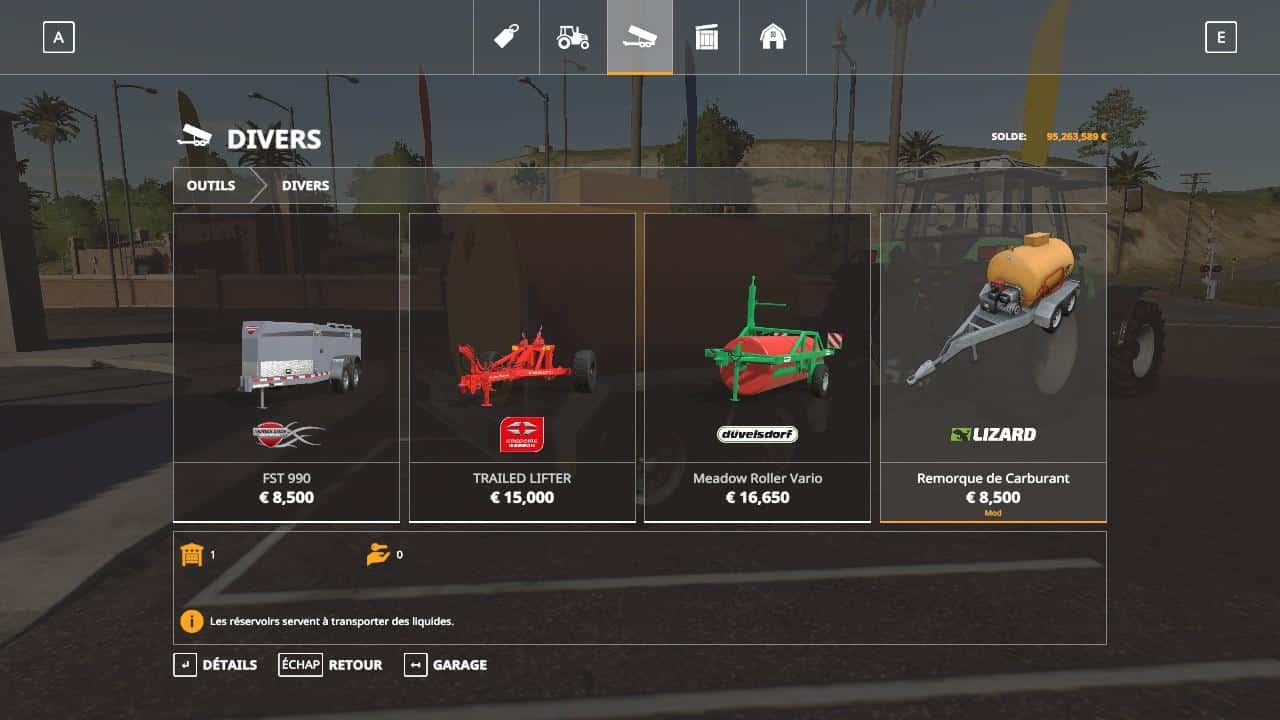The image size is (1280, 720).
Task: Click the info icon next to the liquids tip
Action: (x=191, y=621)
